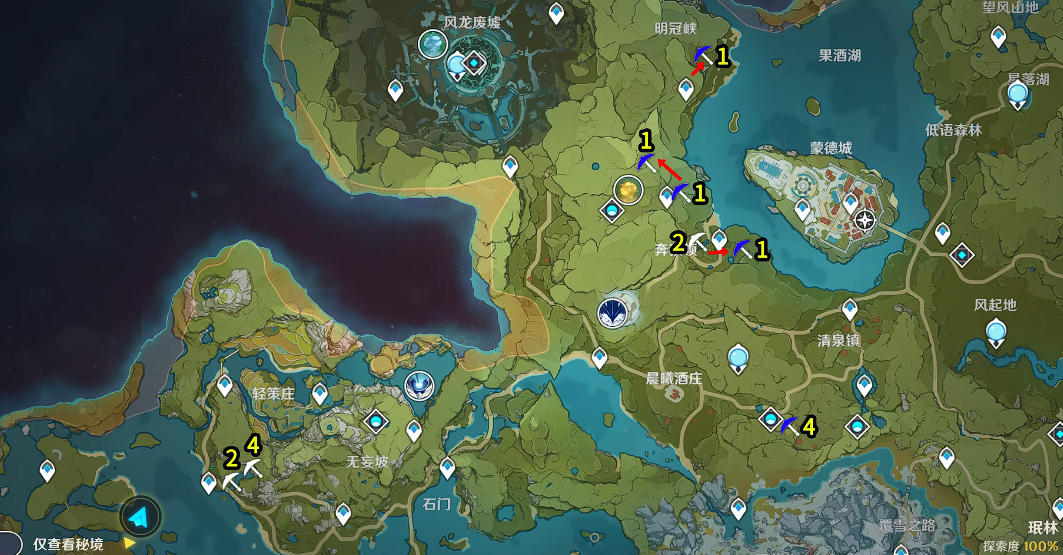Select the blue-white fan-shaped map icon

612,313
